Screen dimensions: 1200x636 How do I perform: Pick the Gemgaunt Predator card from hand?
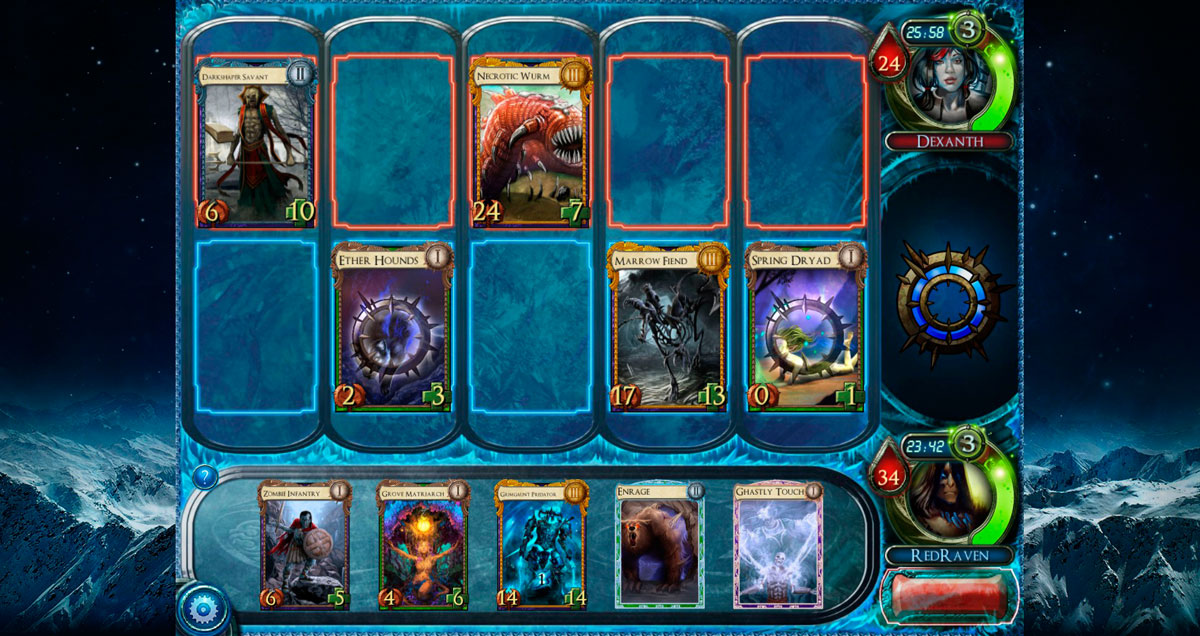541,545
